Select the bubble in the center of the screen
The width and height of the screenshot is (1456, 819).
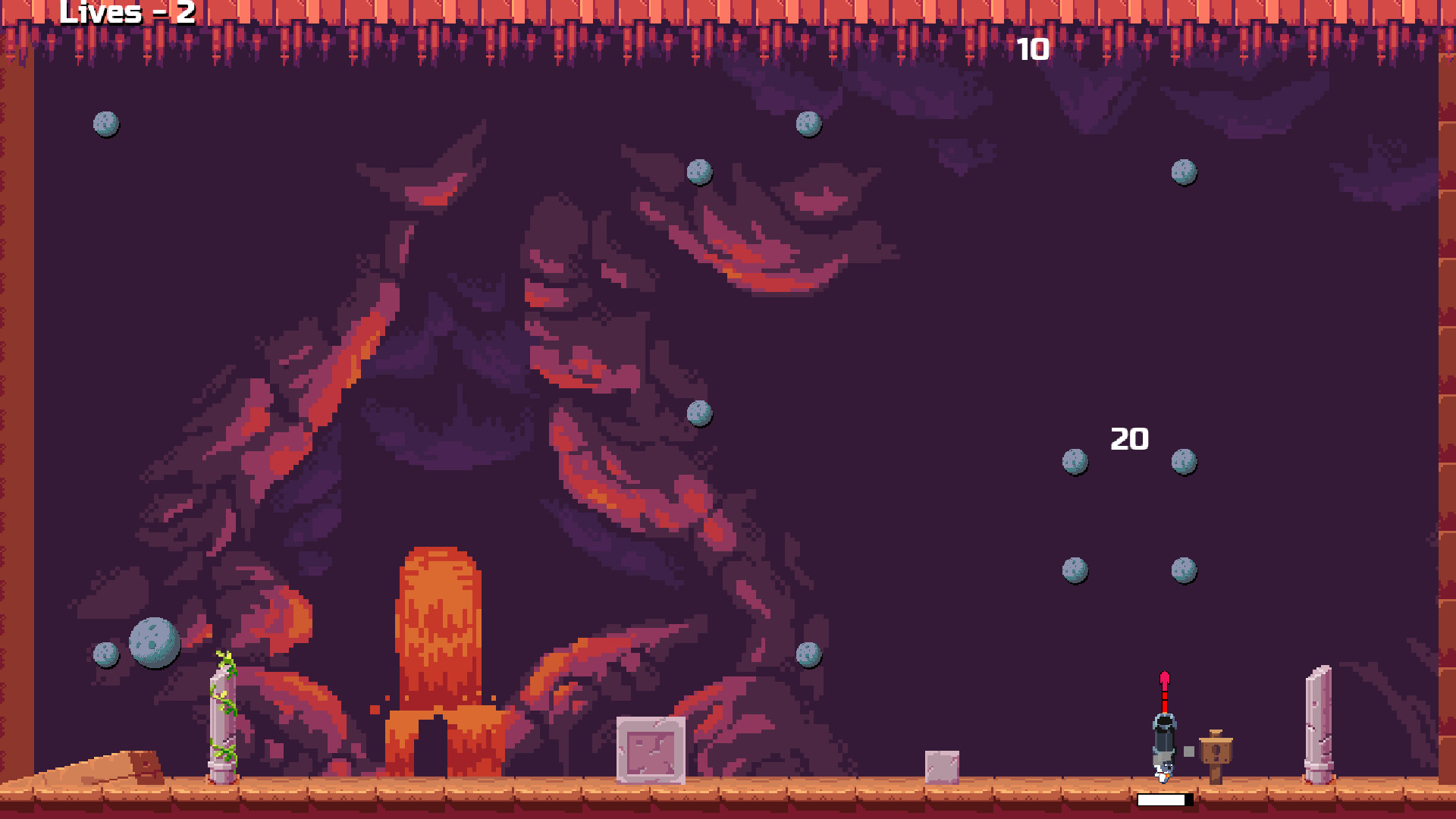click(698, 414)
